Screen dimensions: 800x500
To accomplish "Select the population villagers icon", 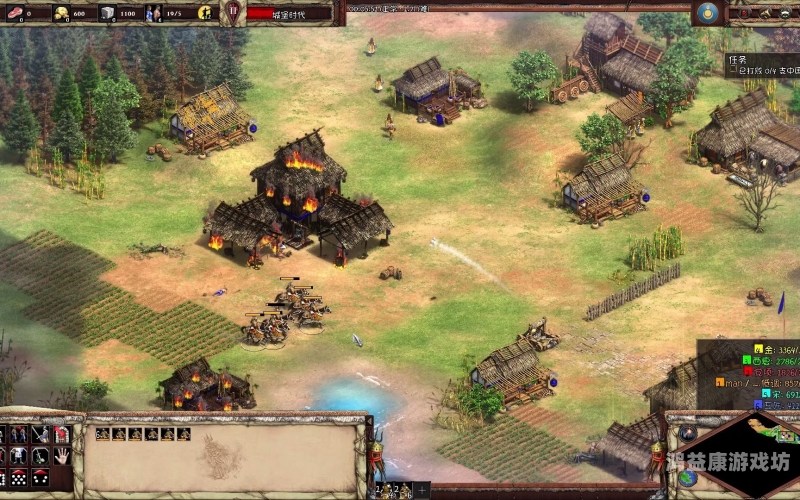I will 153,13.
